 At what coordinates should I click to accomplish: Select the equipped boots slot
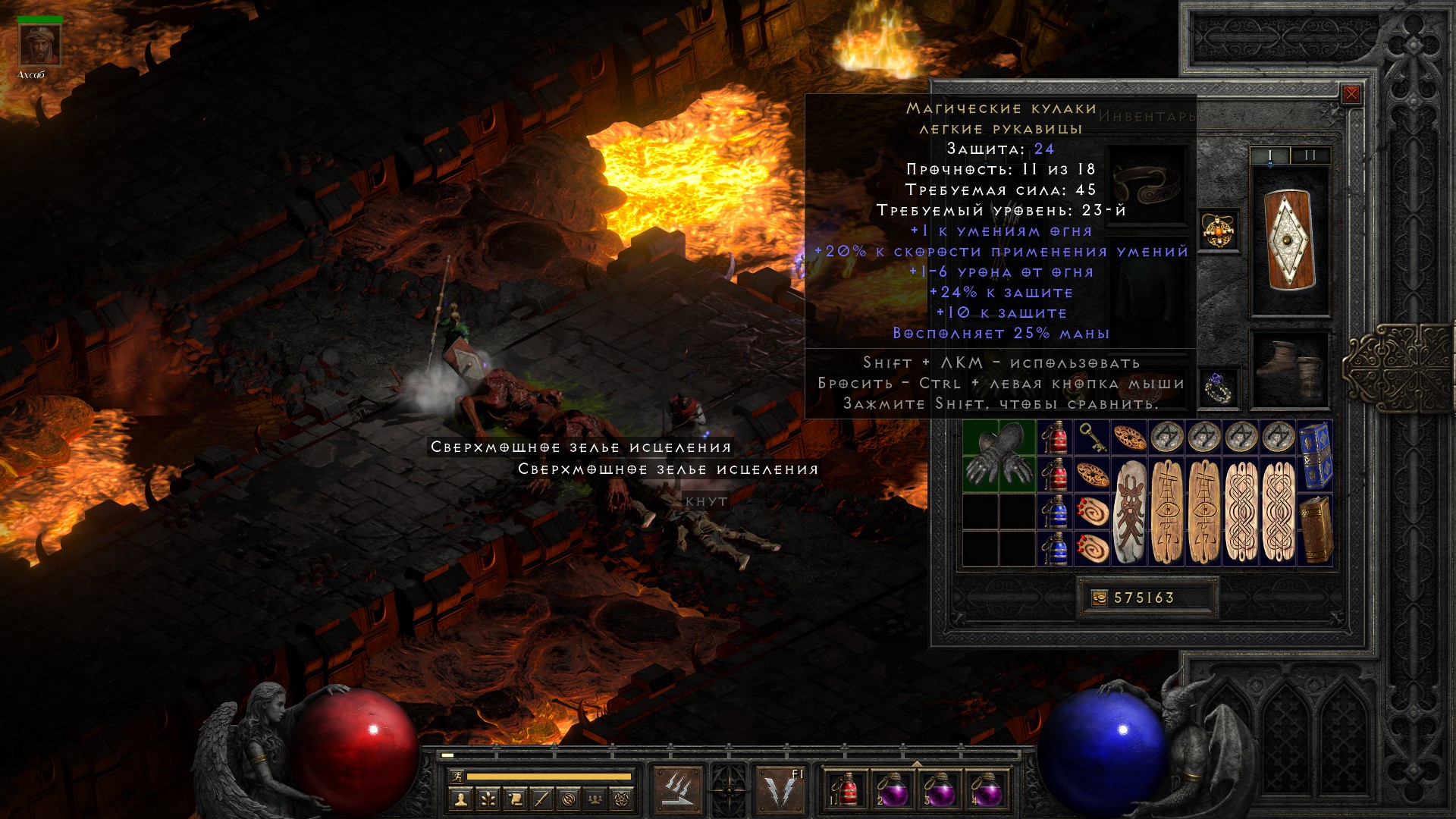(1290, 369)
